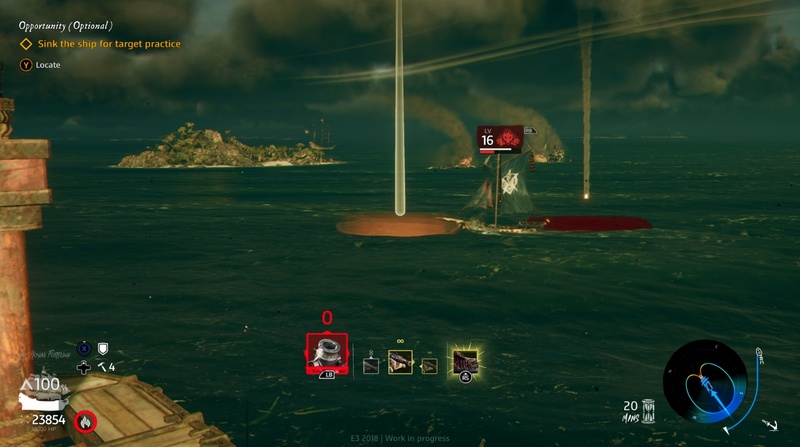The height and width of the screenshot is (447, 800).
Task: Use the repair hammer icon
Action: [101, 367]
